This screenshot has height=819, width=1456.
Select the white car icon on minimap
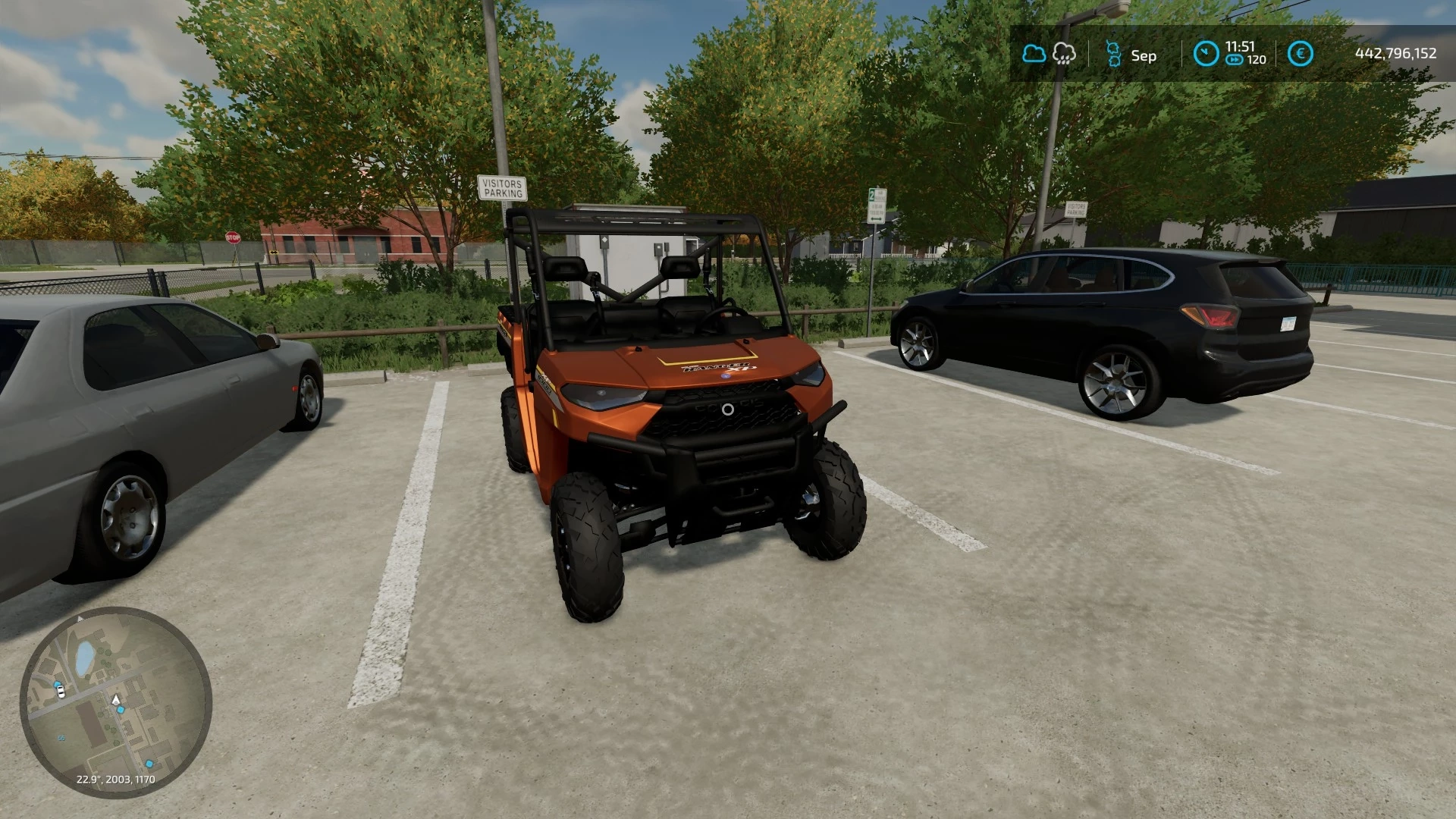pyautogui.click(x=60, y=691)
